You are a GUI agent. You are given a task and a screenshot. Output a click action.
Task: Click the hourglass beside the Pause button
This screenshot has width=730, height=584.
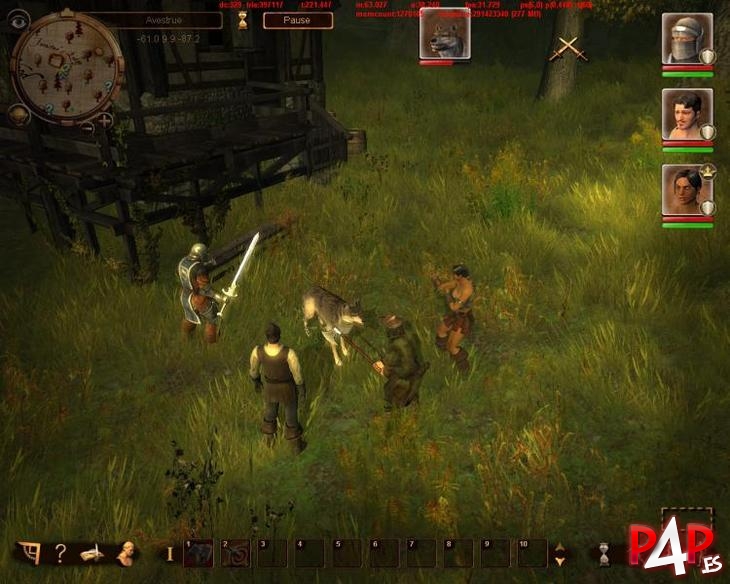pos(240,21)
